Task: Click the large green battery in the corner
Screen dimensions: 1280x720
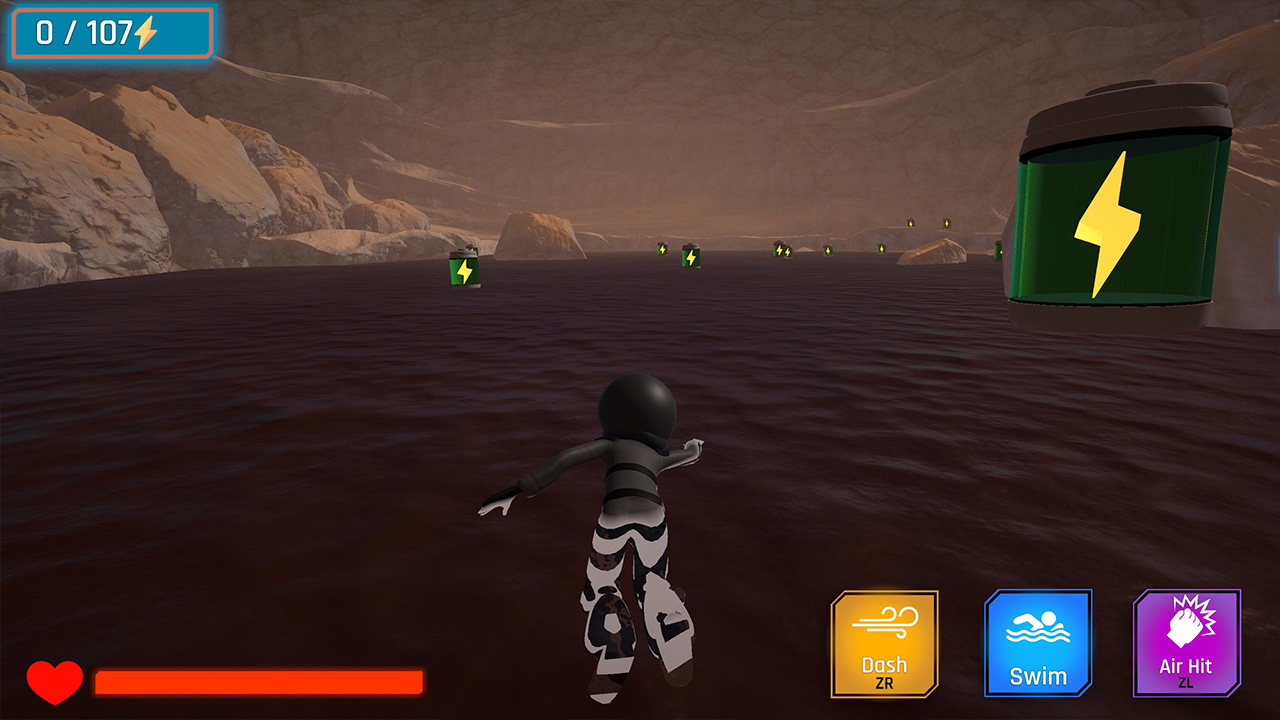Action: [1120, 200]
